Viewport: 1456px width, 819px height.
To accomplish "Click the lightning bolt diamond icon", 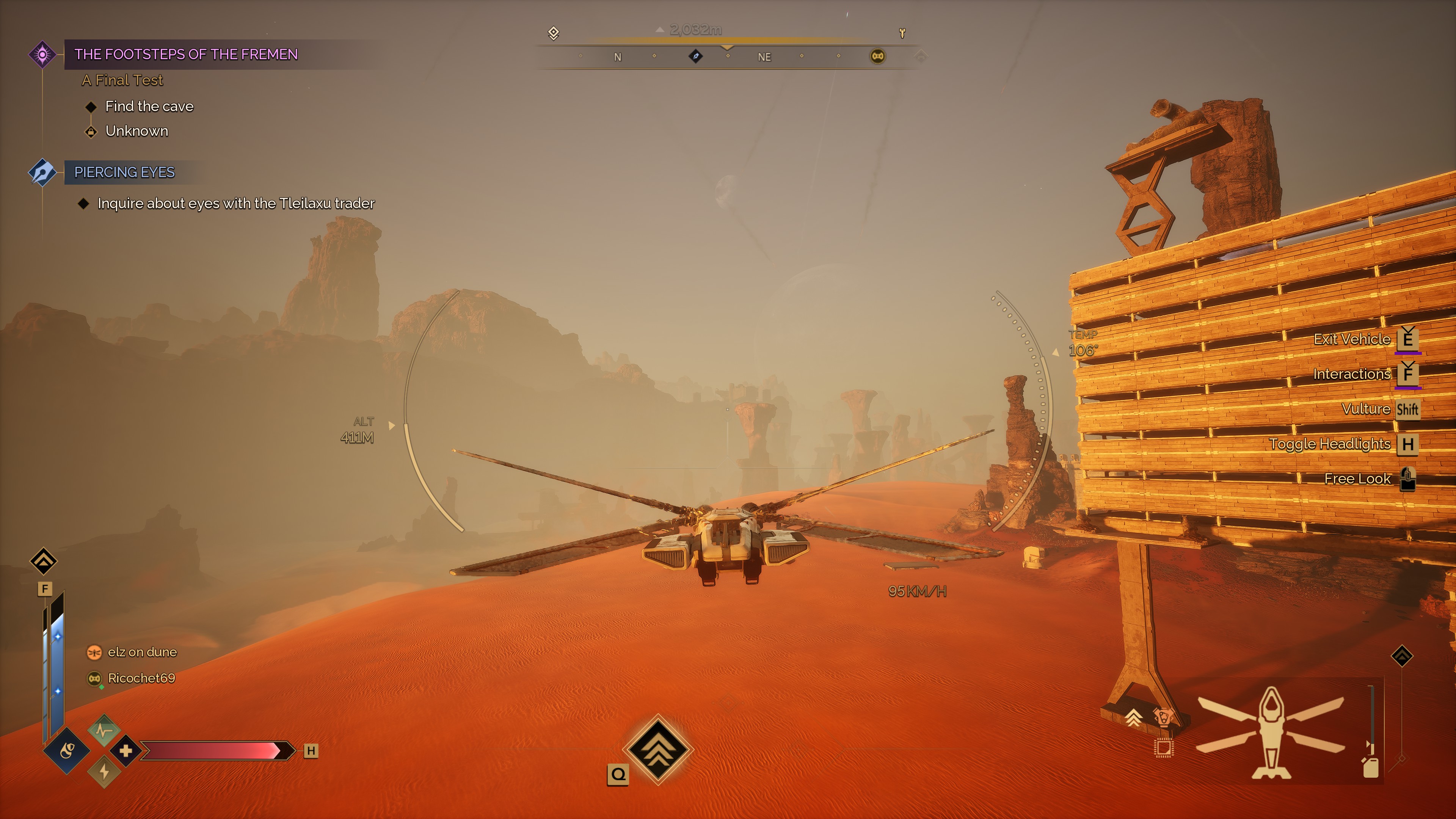I will coord(104,772).
